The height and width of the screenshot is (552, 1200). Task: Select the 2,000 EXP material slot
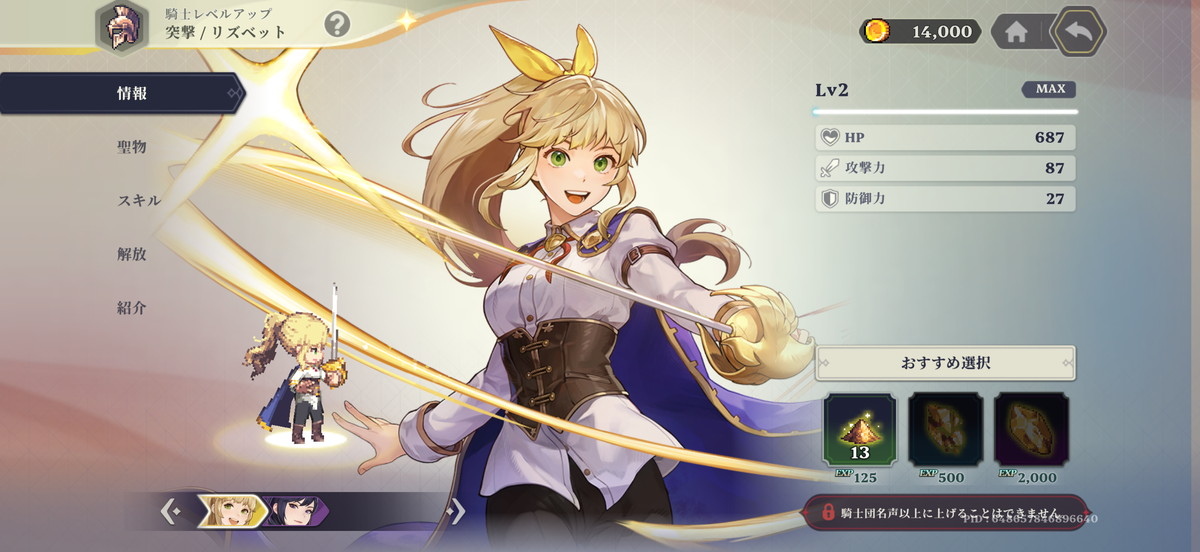click(x=1031, y=430)
